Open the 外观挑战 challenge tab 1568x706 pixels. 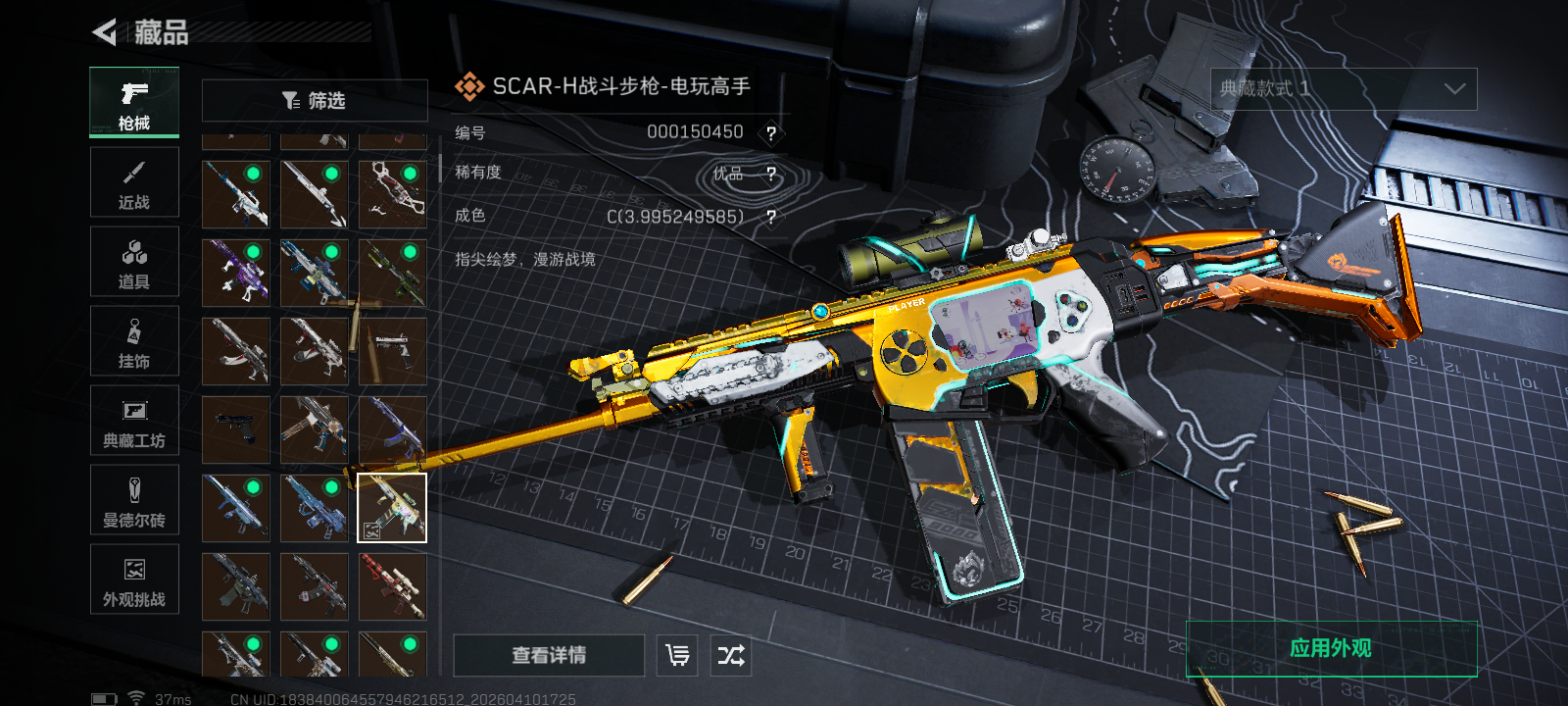(x=134, y=580)
